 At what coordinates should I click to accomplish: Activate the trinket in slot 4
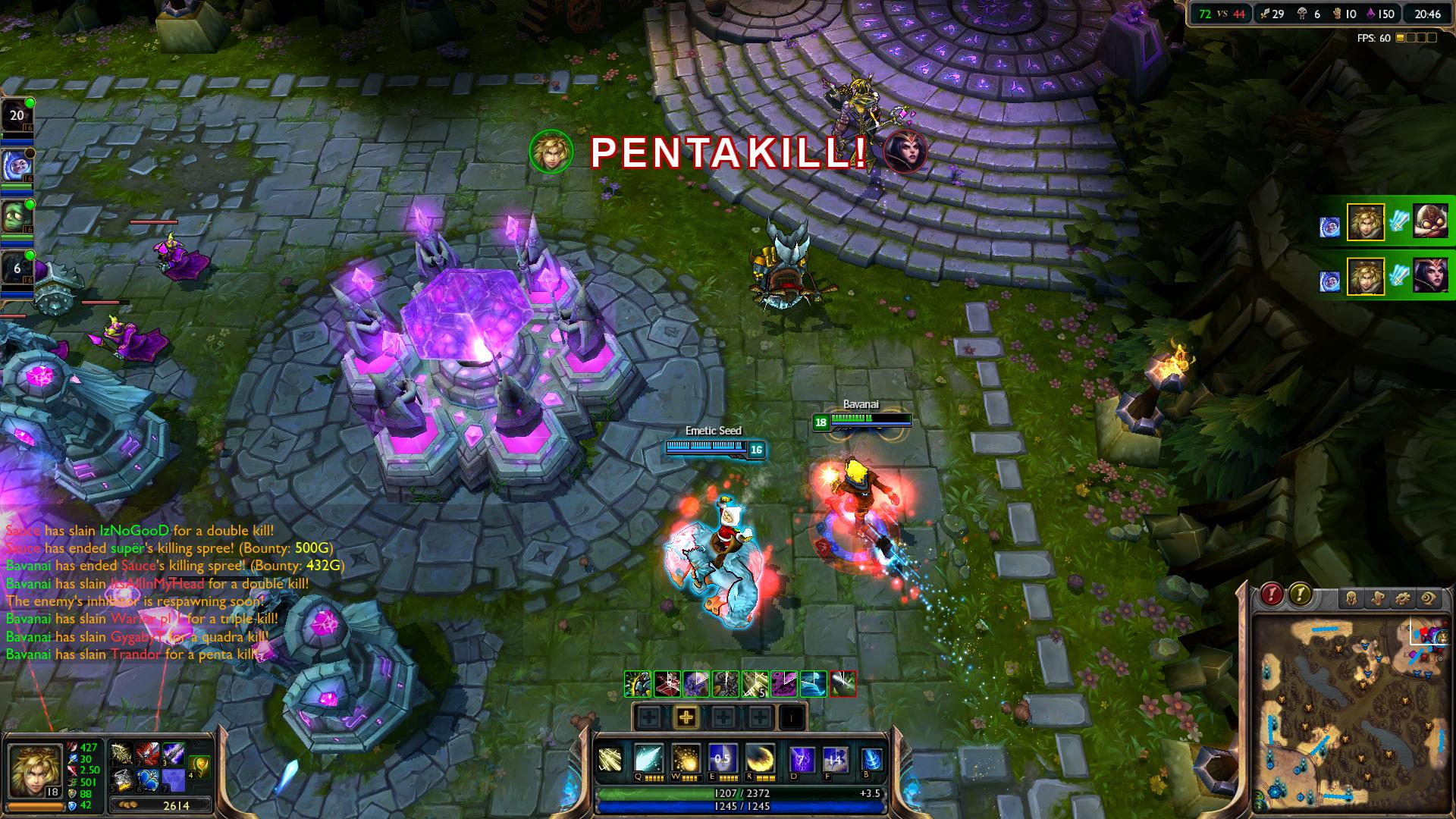[x=200, y=766]
